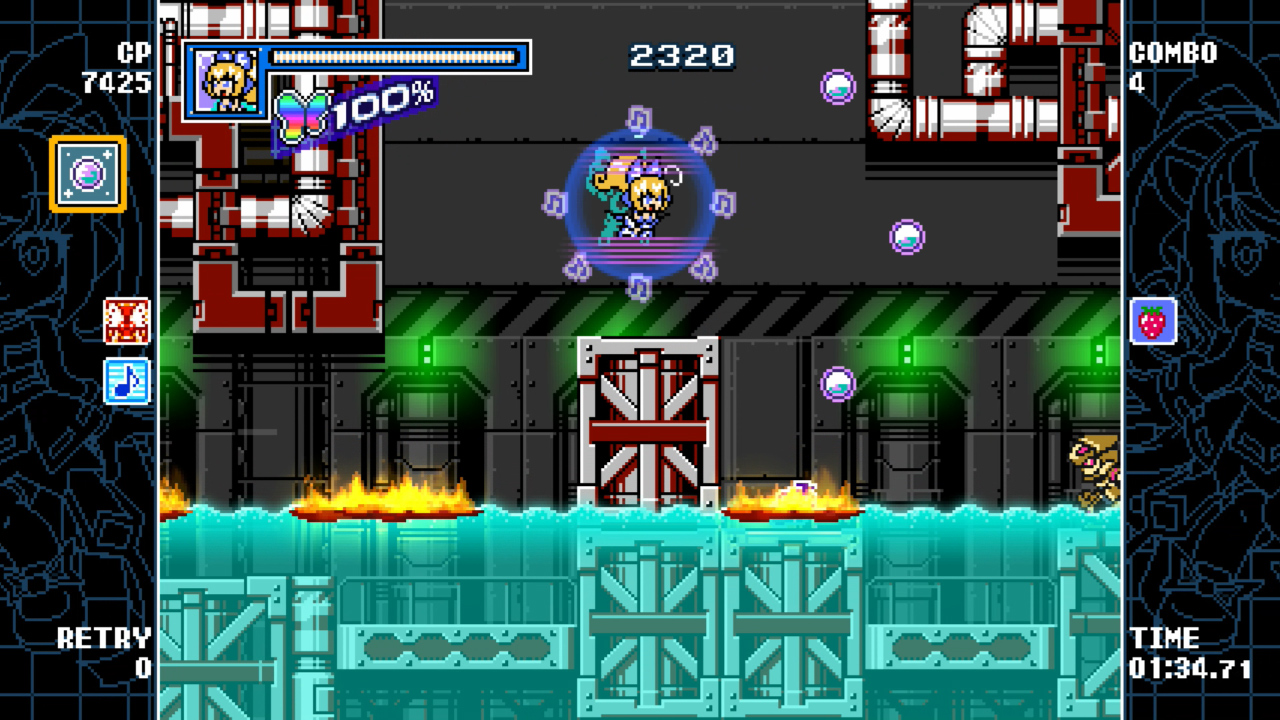The width and height of the screenshot is (1280, 720).
Task: Click the Union Jack crate door in the center
Action: tap(648, 420)
